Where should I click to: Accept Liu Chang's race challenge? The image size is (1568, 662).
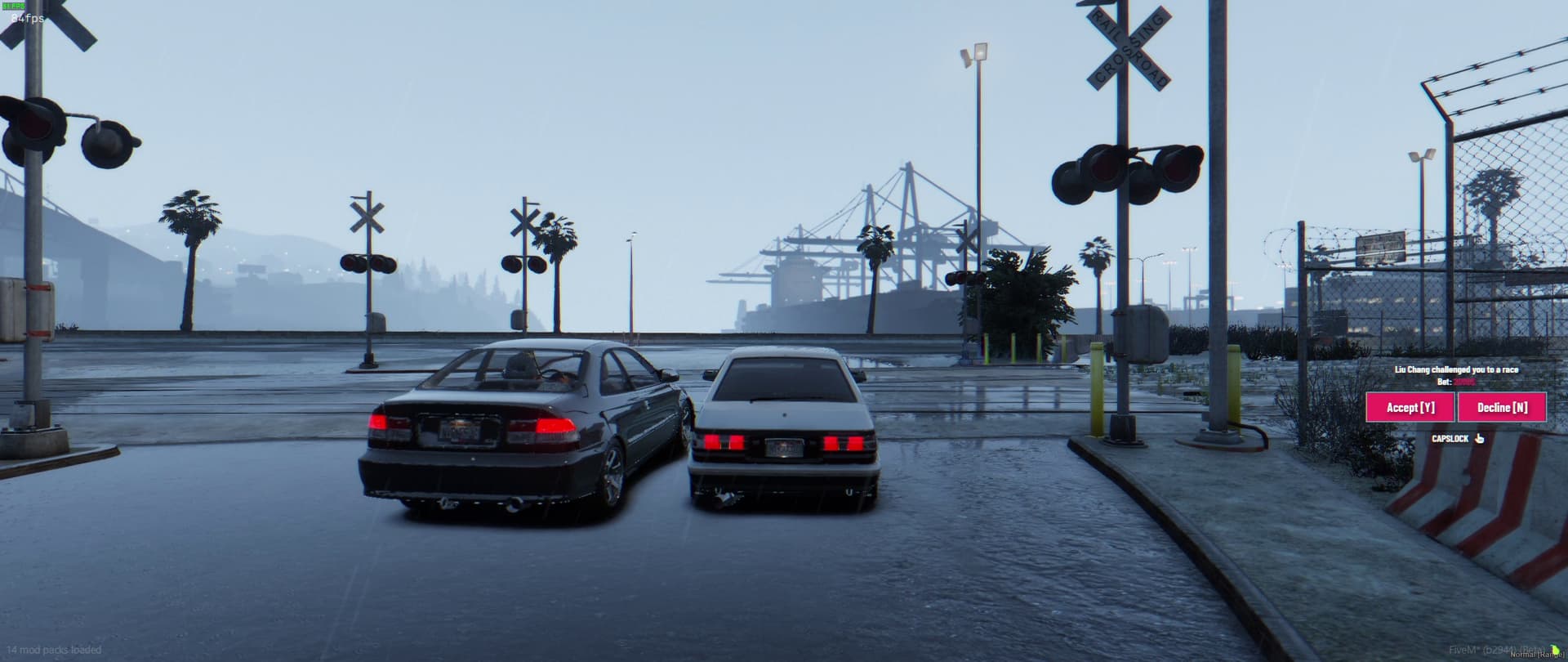1410,407
